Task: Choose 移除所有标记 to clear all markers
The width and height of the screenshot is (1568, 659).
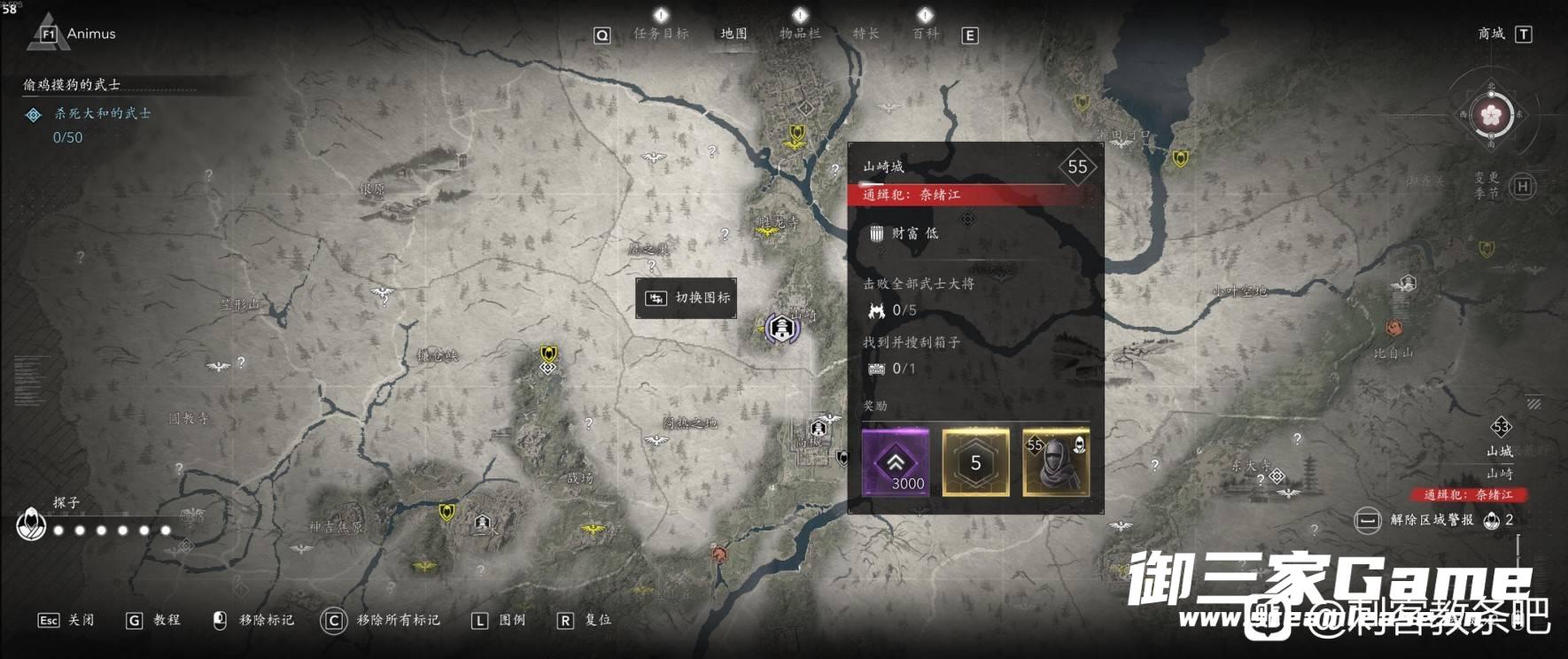Action: 381,620
